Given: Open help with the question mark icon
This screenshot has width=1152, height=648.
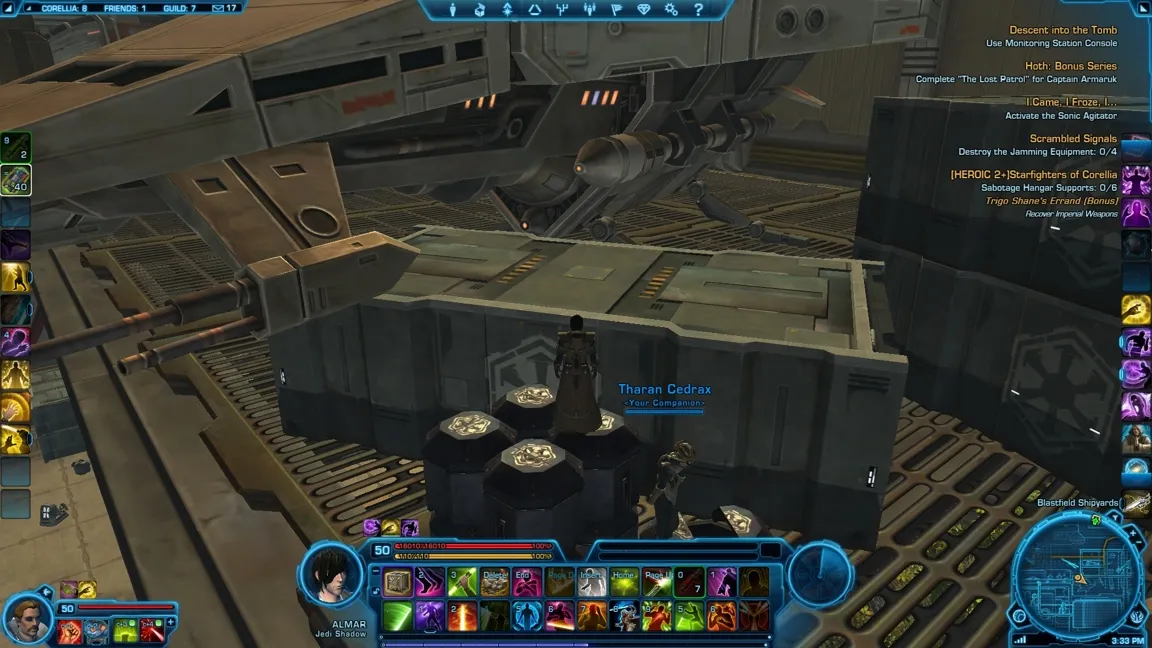Looking at the screenshot, I should (x=698, y=10).
